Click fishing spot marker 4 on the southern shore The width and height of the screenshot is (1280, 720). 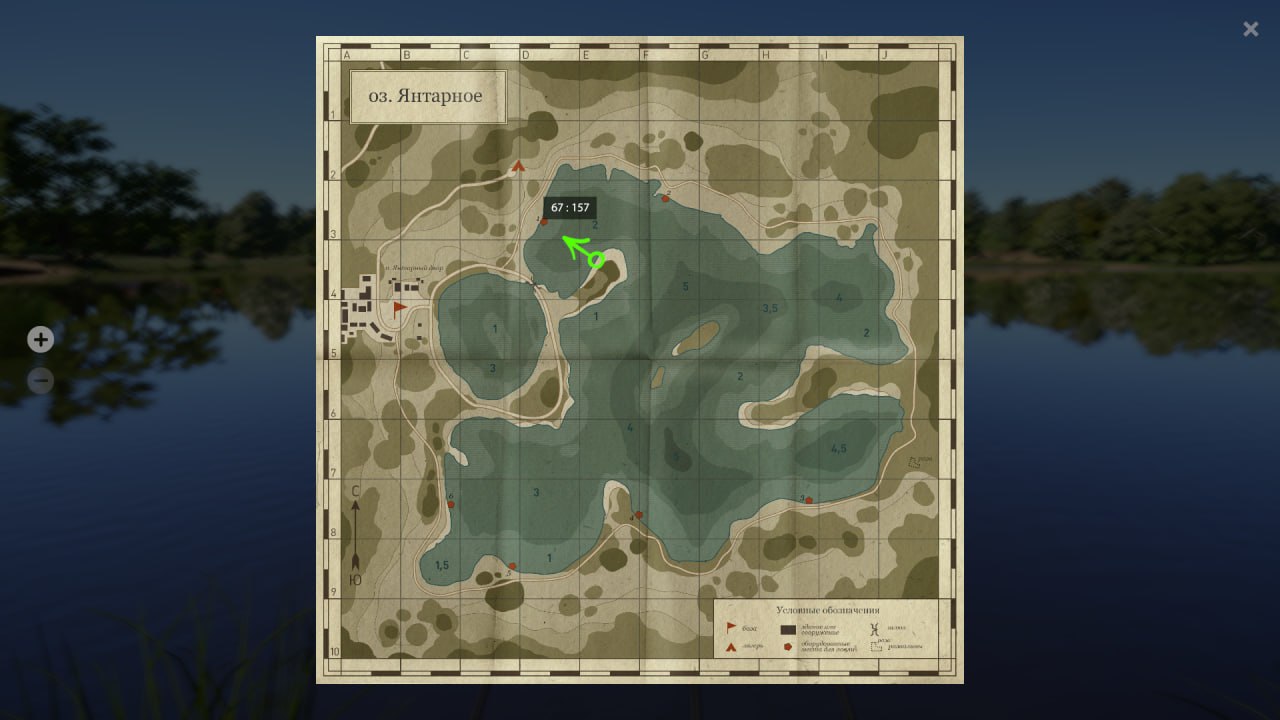point(639,515)
